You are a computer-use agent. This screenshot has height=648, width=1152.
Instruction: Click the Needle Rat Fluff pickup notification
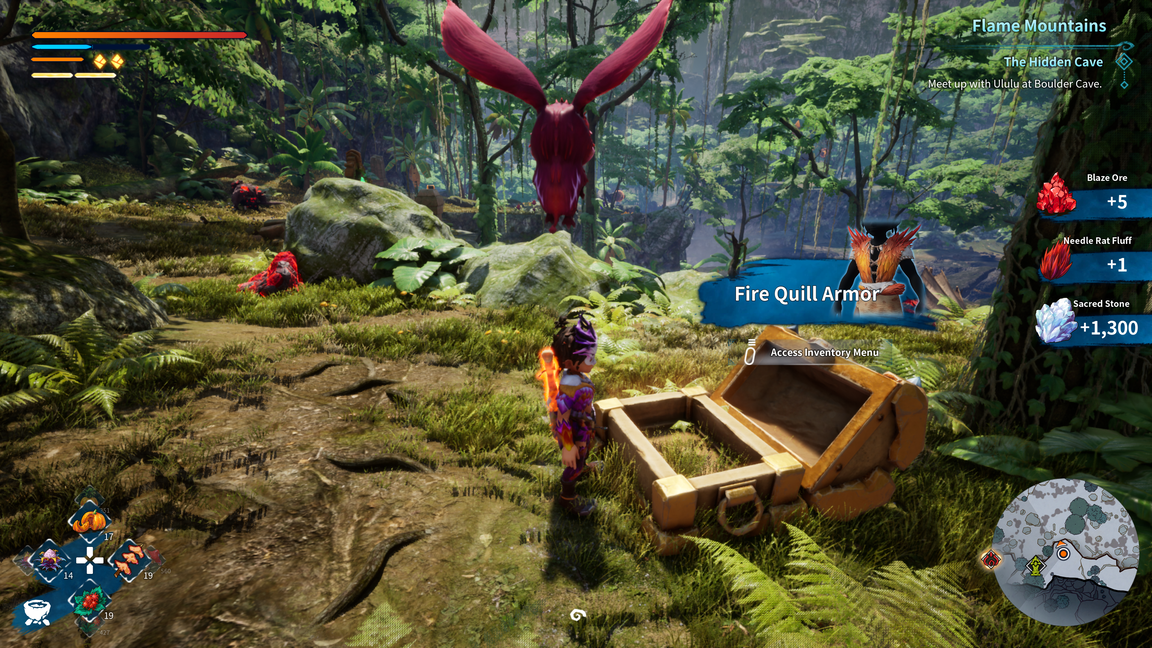[x=1093, y=264]
